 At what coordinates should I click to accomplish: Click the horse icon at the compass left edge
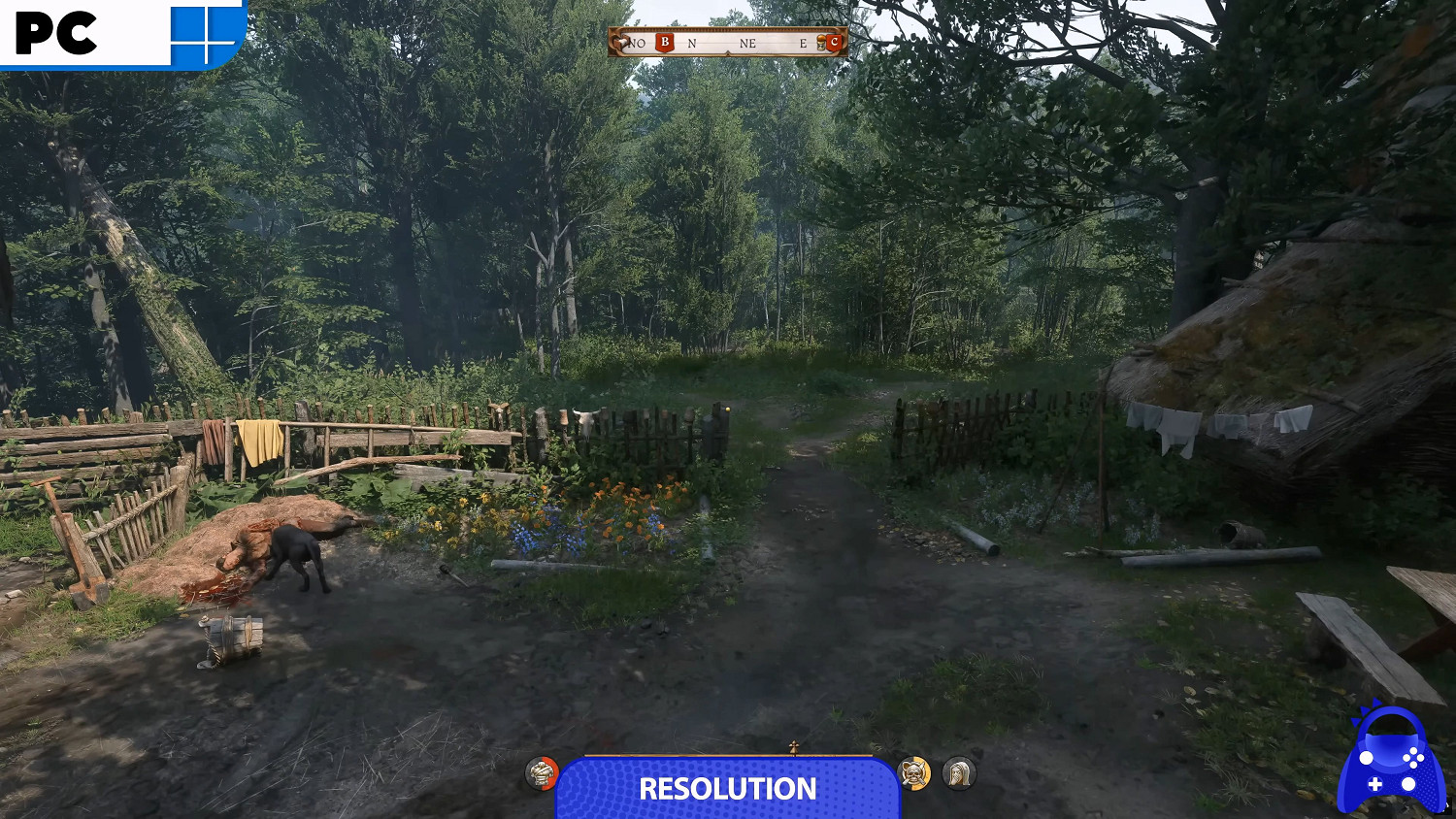(620, 43)
